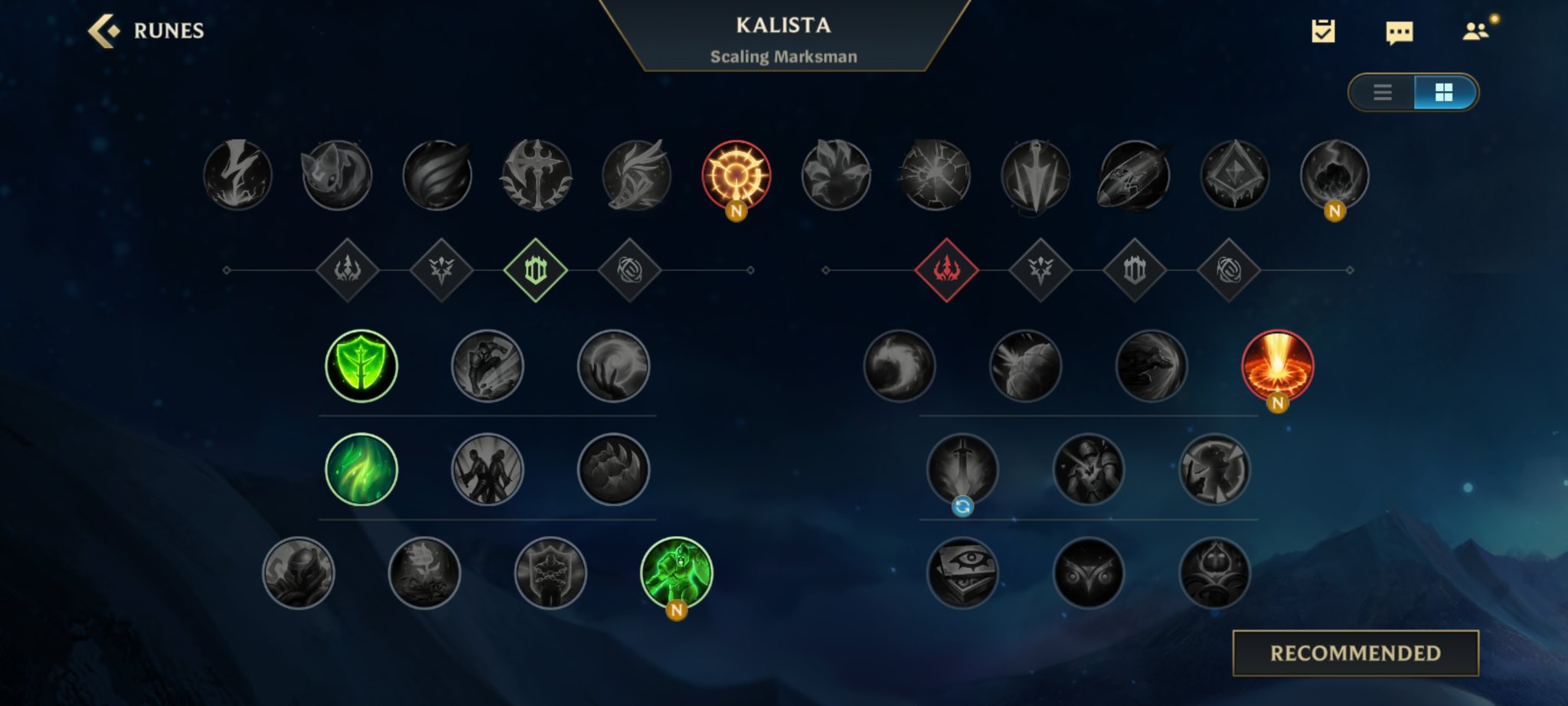1568x706 pixels.
Task: Select the glowing Lethal Tempo keystone rune
Action: tap(737, 175)
